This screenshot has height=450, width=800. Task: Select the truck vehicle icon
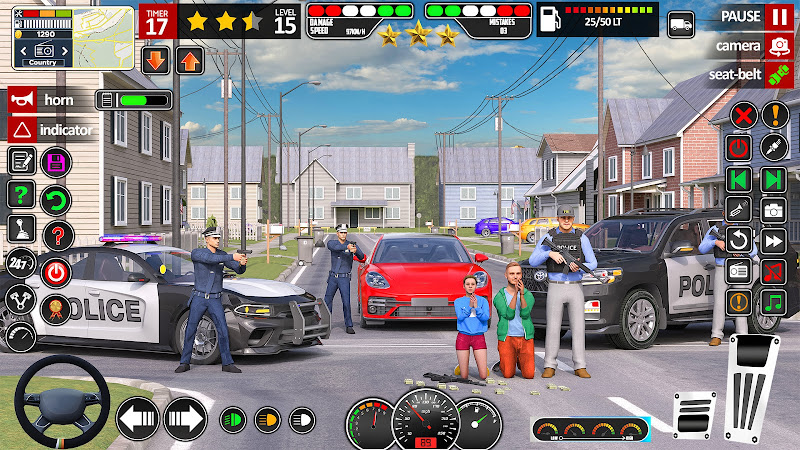click(681, 24)
